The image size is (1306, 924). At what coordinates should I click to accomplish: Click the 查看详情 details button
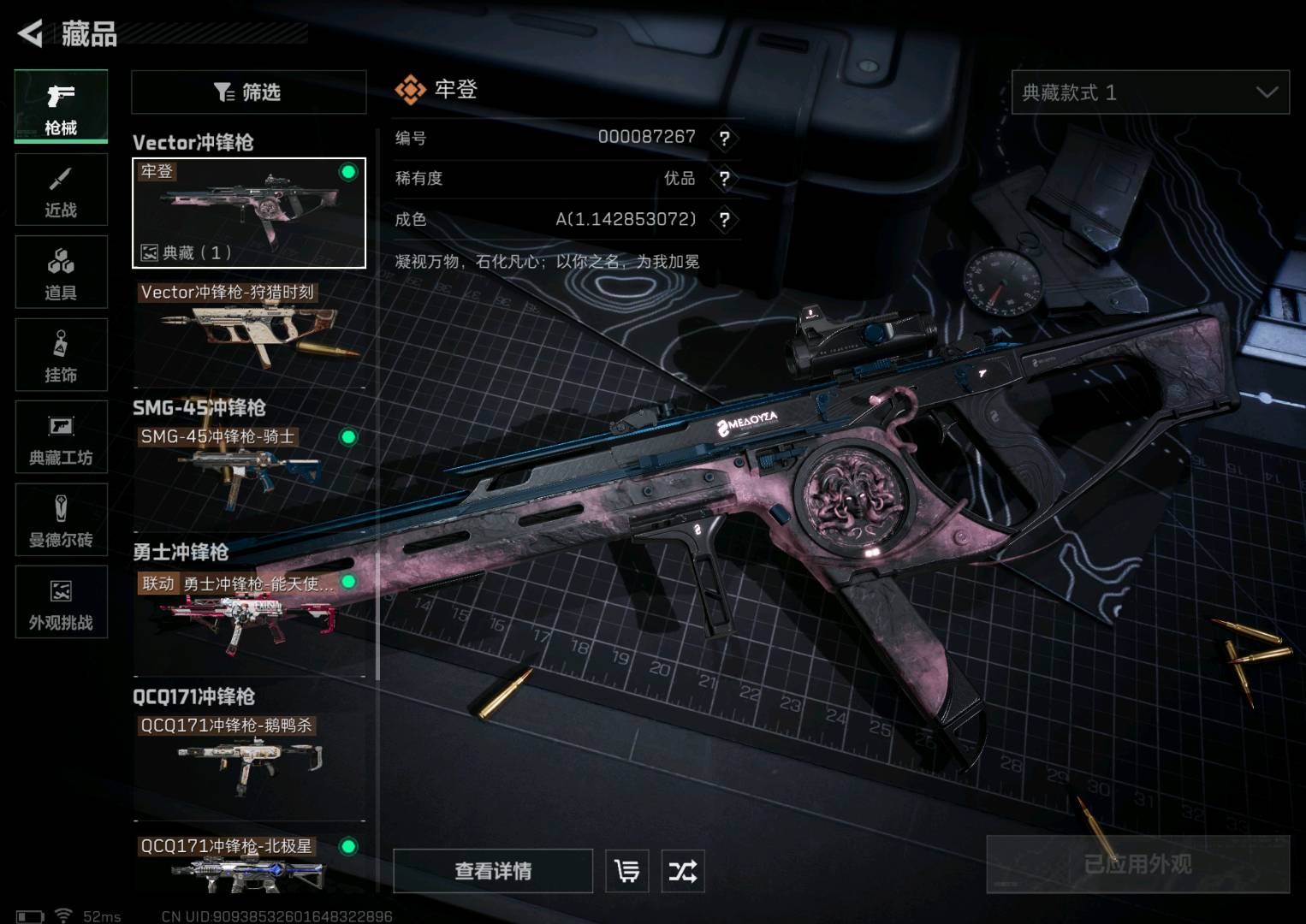(493, 871)
